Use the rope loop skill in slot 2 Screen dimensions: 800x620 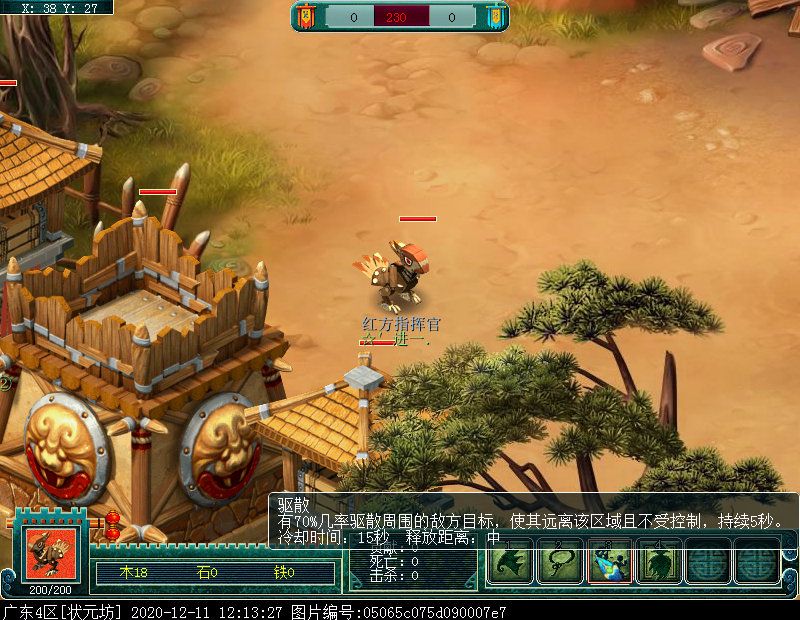click(x=560, y=562)
